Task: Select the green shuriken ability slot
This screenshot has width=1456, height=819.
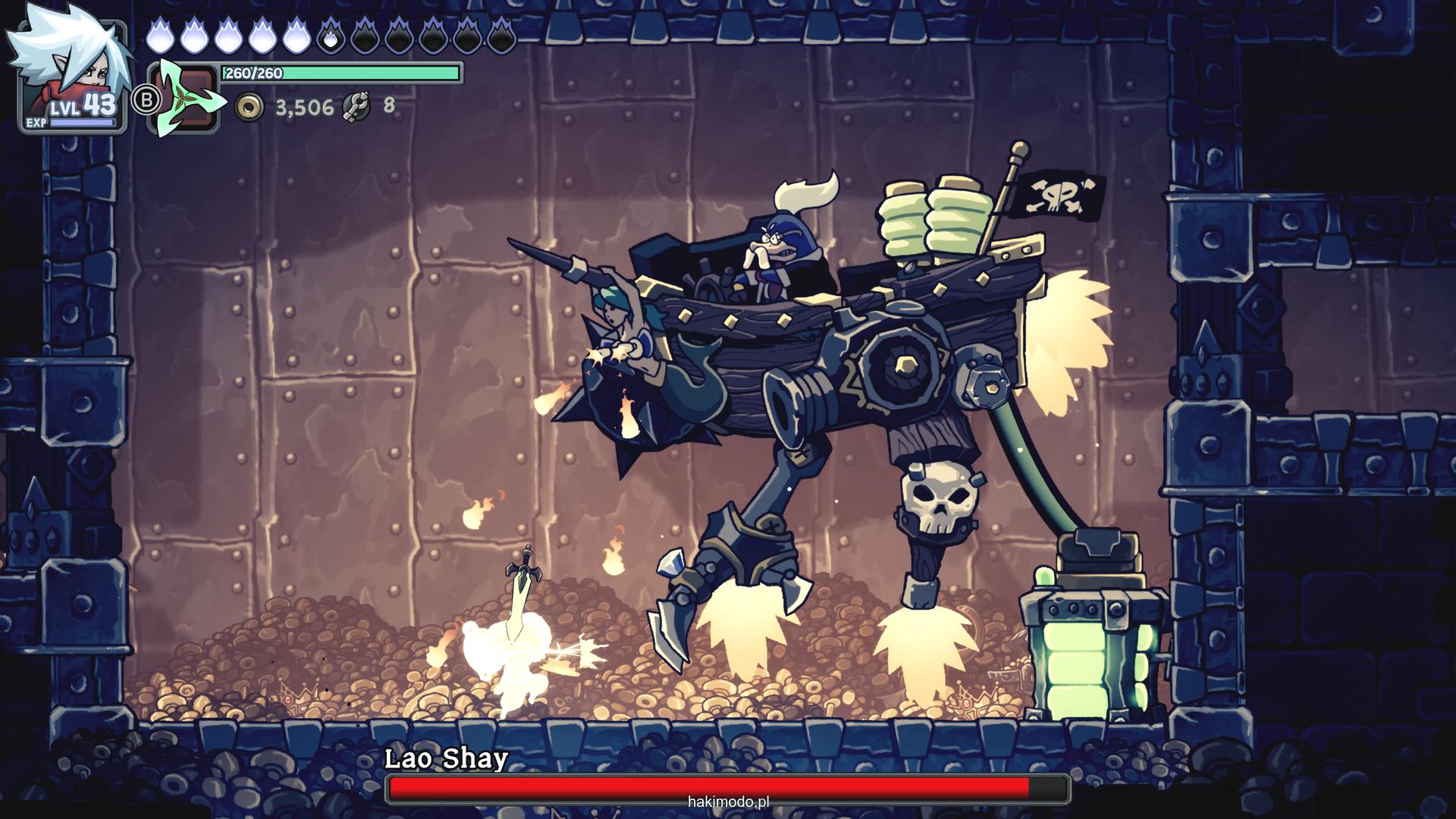Action: (x=185, y=99)
